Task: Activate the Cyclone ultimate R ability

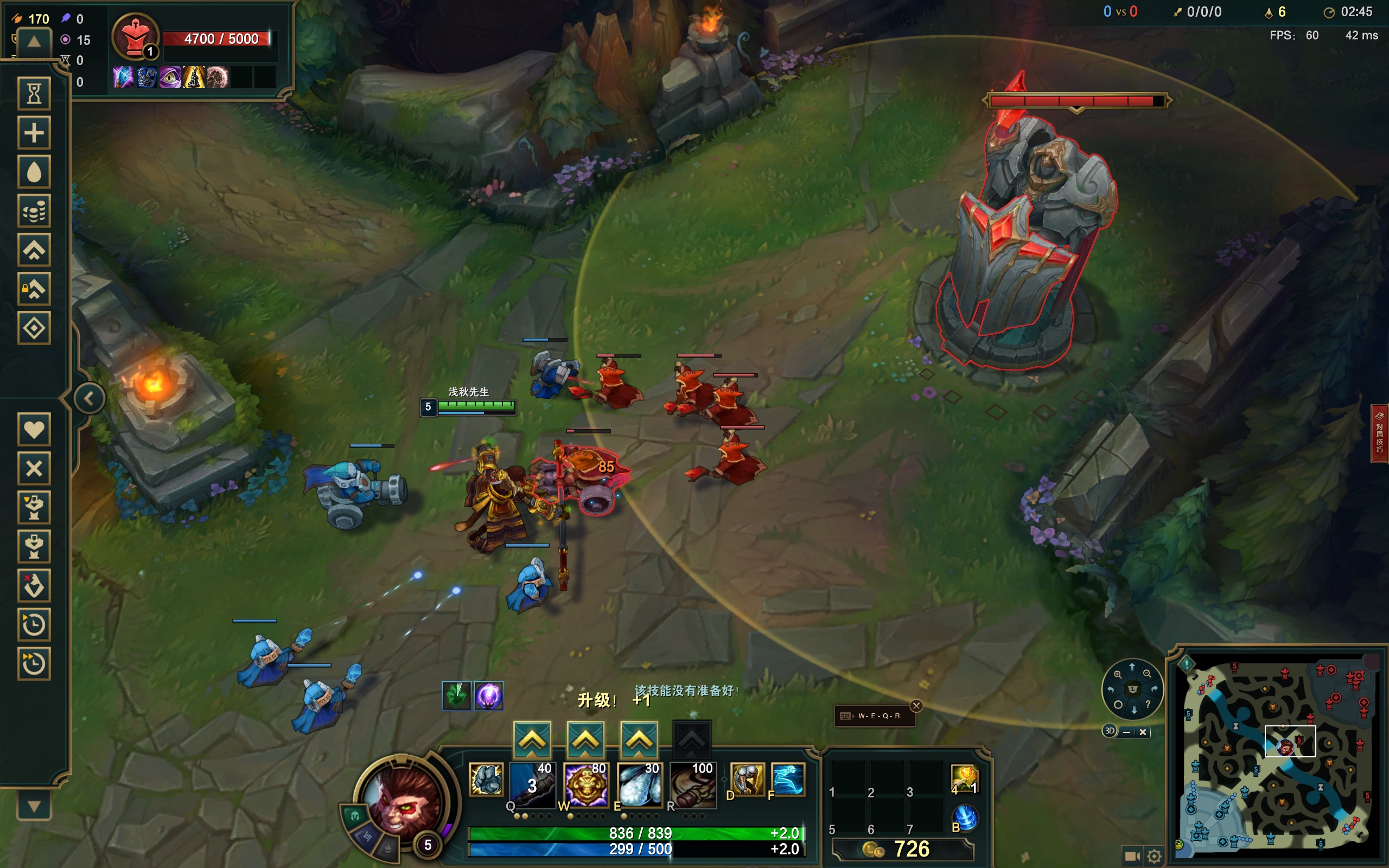Action: pyautogui.click(x=693, y=784)
